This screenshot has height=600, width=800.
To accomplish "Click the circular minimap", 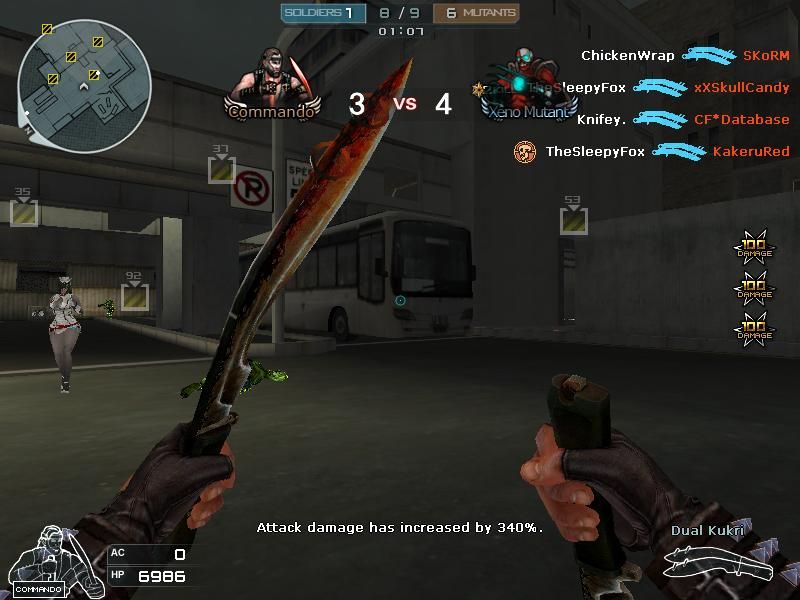I will tap(84, 78).
